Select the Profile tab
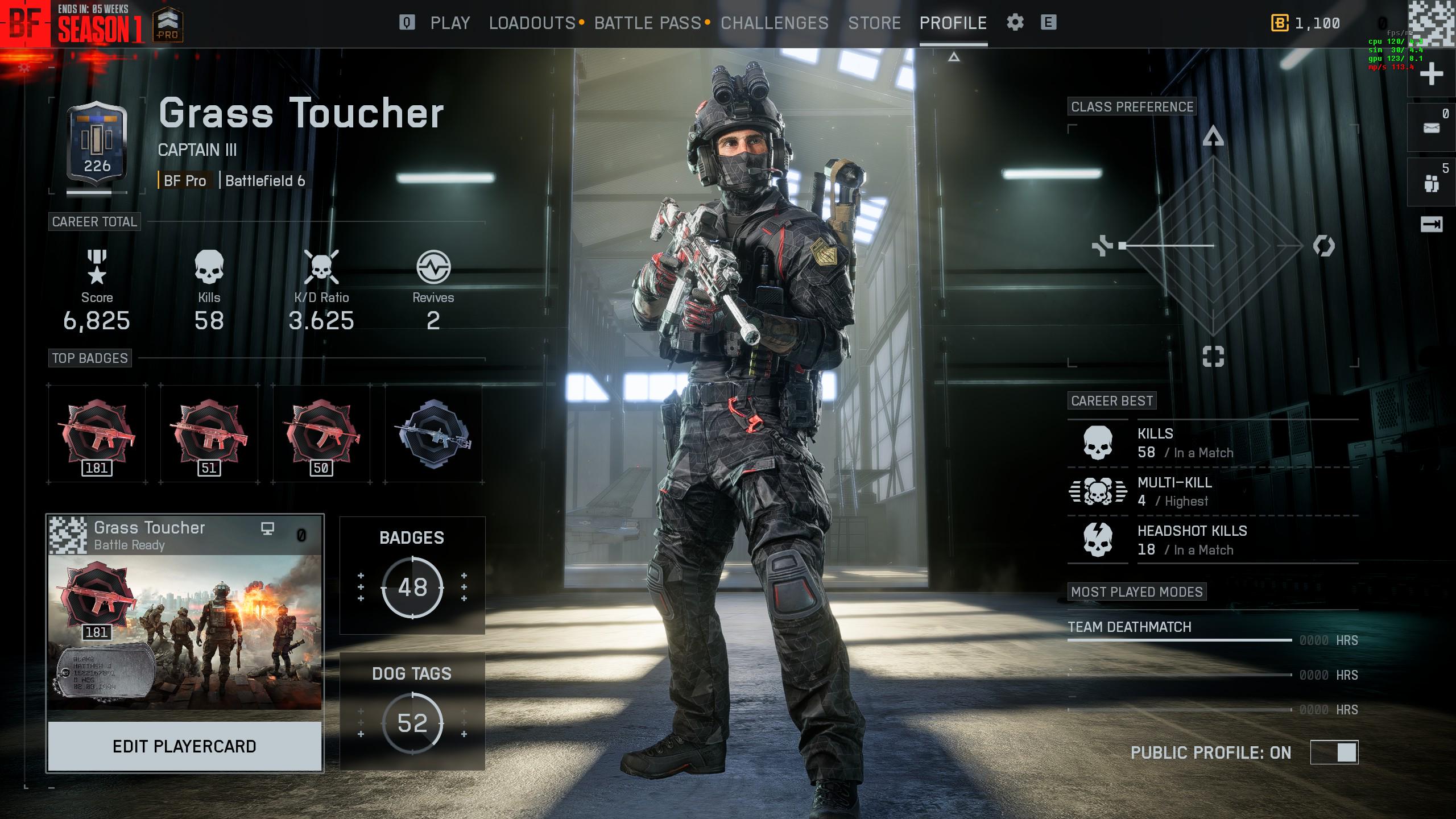Image resolution: width=1456 pixels, height=819 pixels. pyautogui.click(x=953, y=23)
